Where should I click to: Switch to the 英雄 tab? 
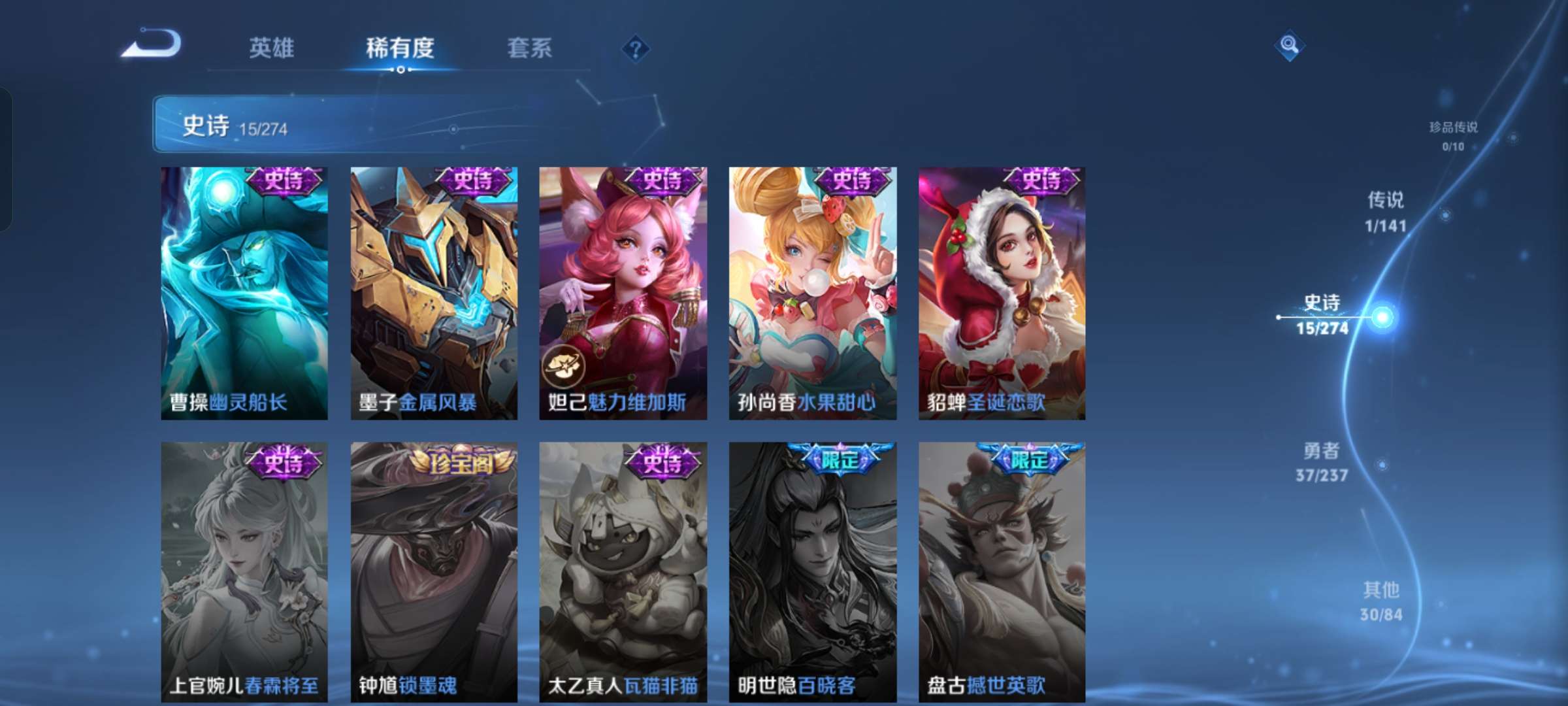pos(271,48)
